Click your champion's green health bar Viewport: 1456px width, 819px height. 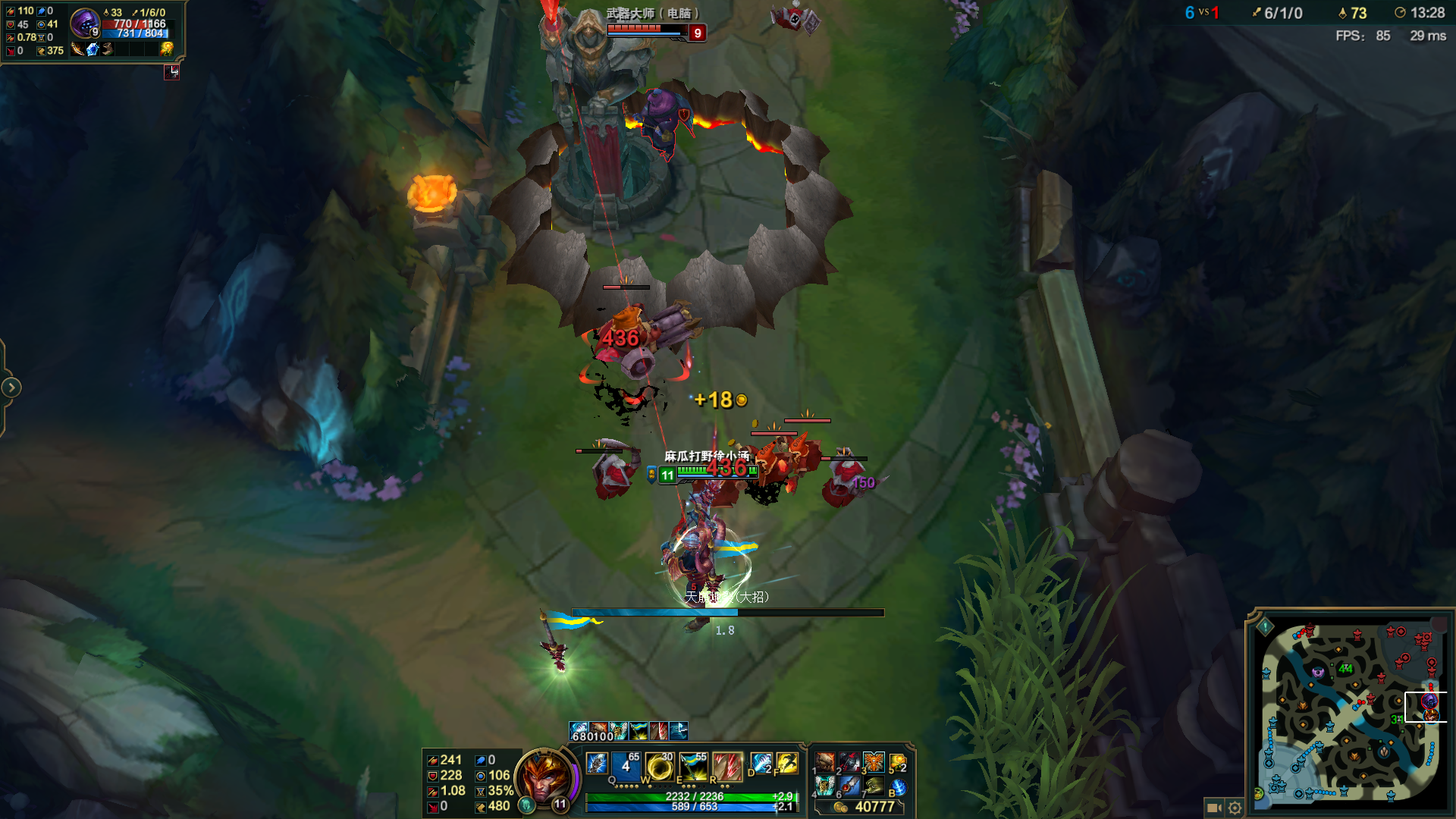tap(692, 798)
